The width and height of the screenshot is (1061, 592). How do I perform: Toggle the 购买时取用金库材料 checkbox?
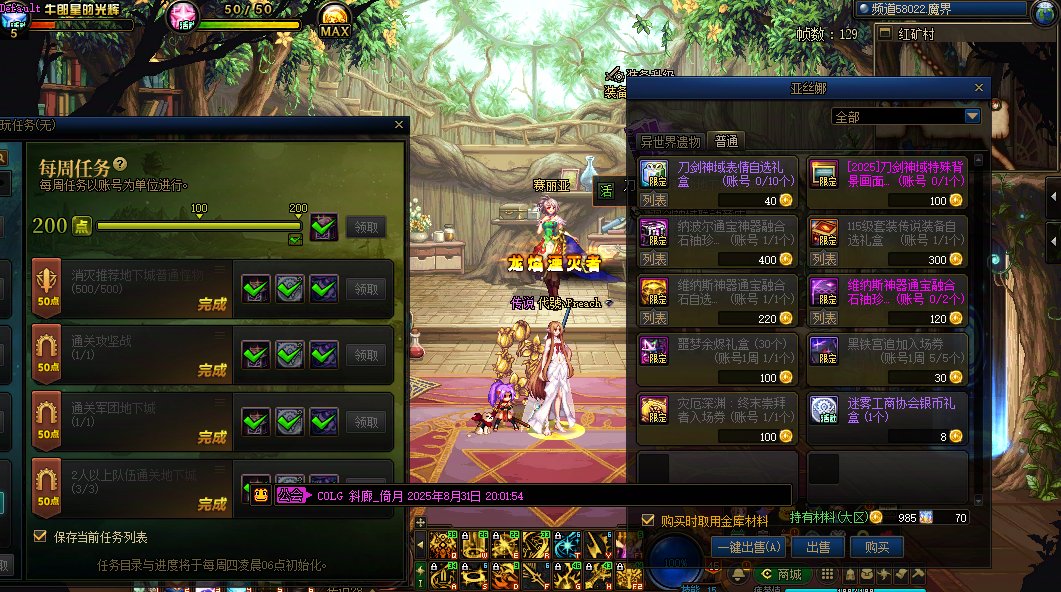click(x=648, y=520)
